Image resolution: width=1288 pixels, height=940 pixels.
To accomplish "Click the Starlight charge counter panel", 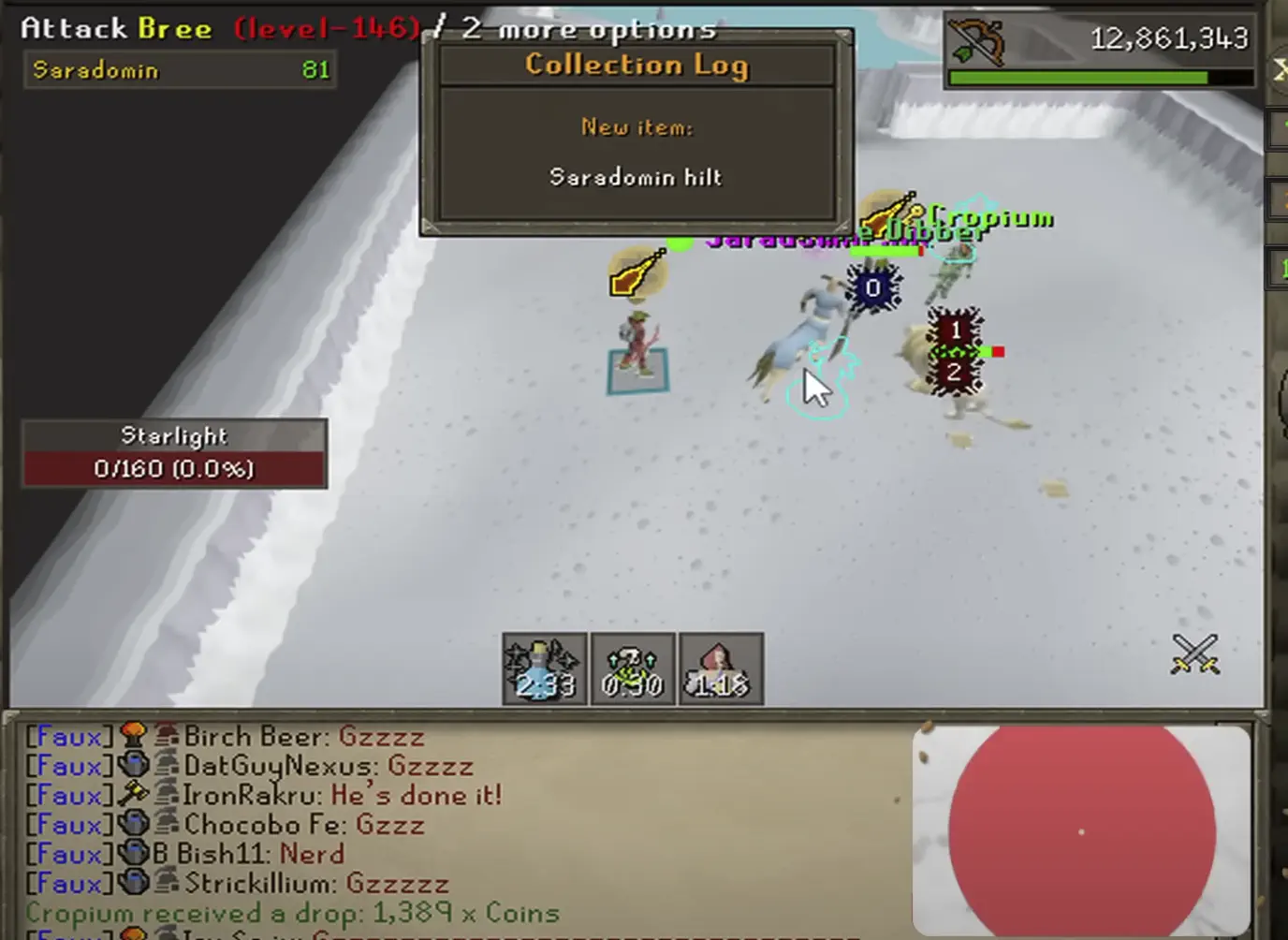I will (x=174, y=454).
